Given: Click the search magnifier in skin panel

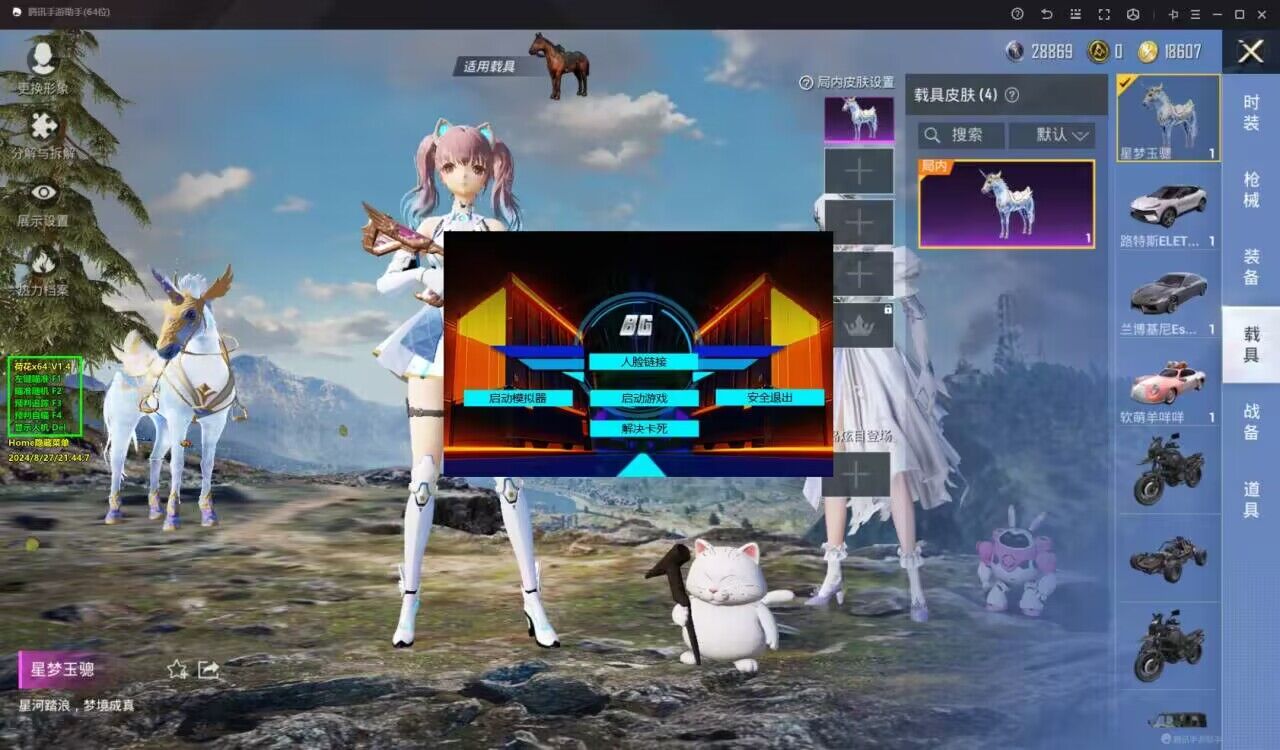Looking at the screenshot, I should point(934,136).
